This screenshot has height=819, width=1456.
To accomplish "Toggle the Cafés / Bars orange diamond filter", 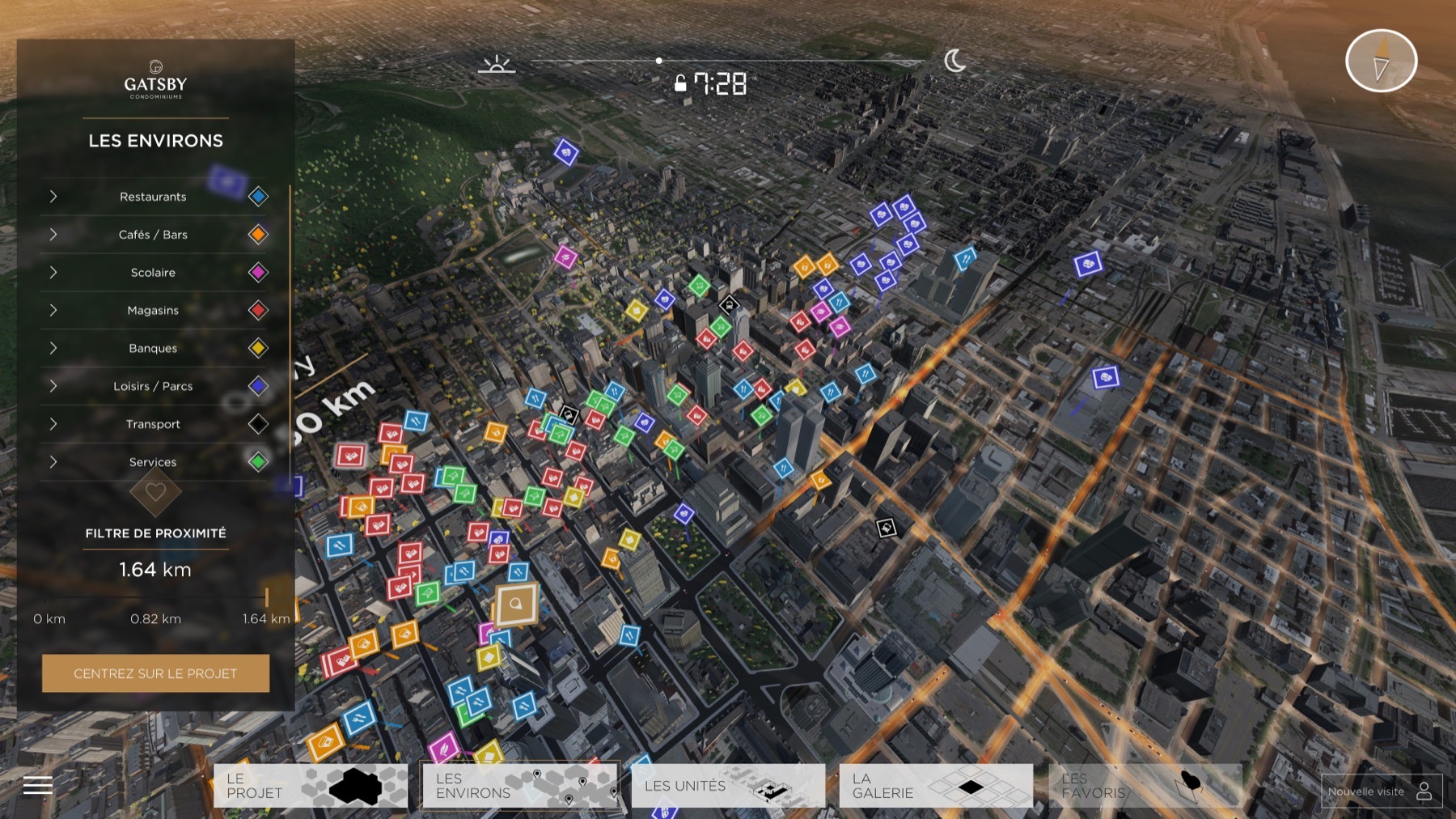I will click(x=258, y=235).
